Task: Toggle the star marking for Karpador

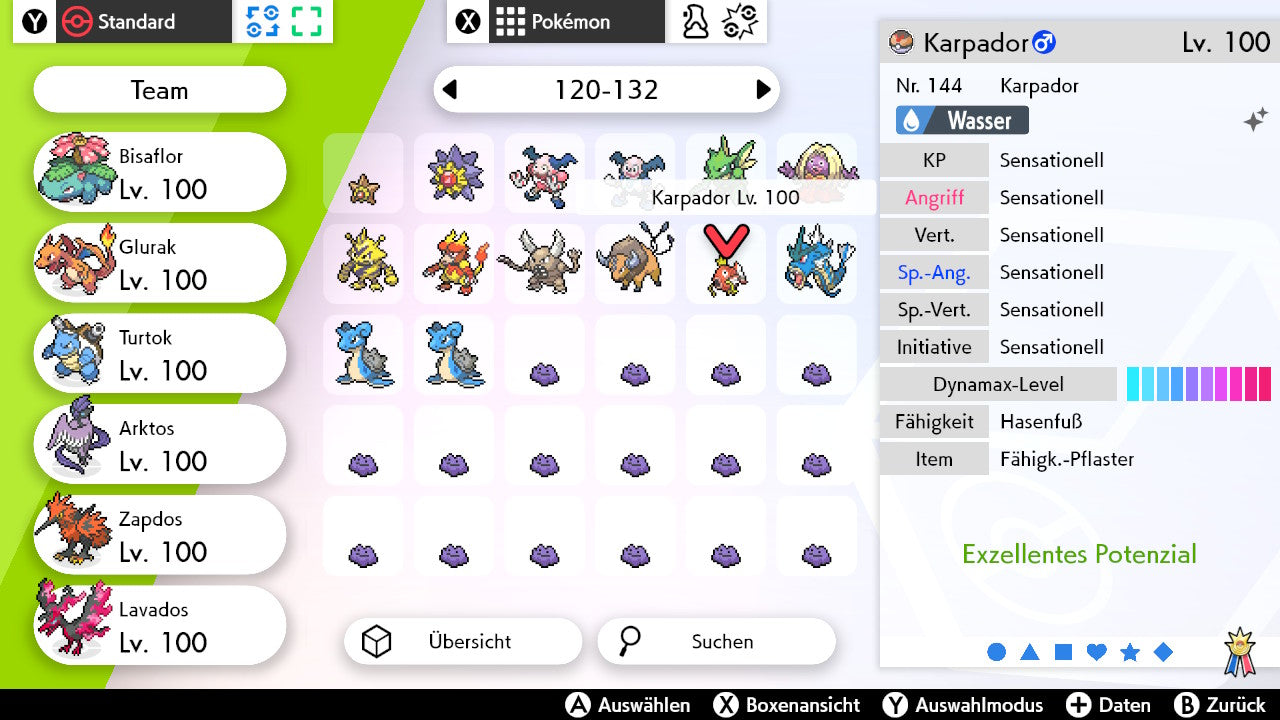Action: [1130, 651]
